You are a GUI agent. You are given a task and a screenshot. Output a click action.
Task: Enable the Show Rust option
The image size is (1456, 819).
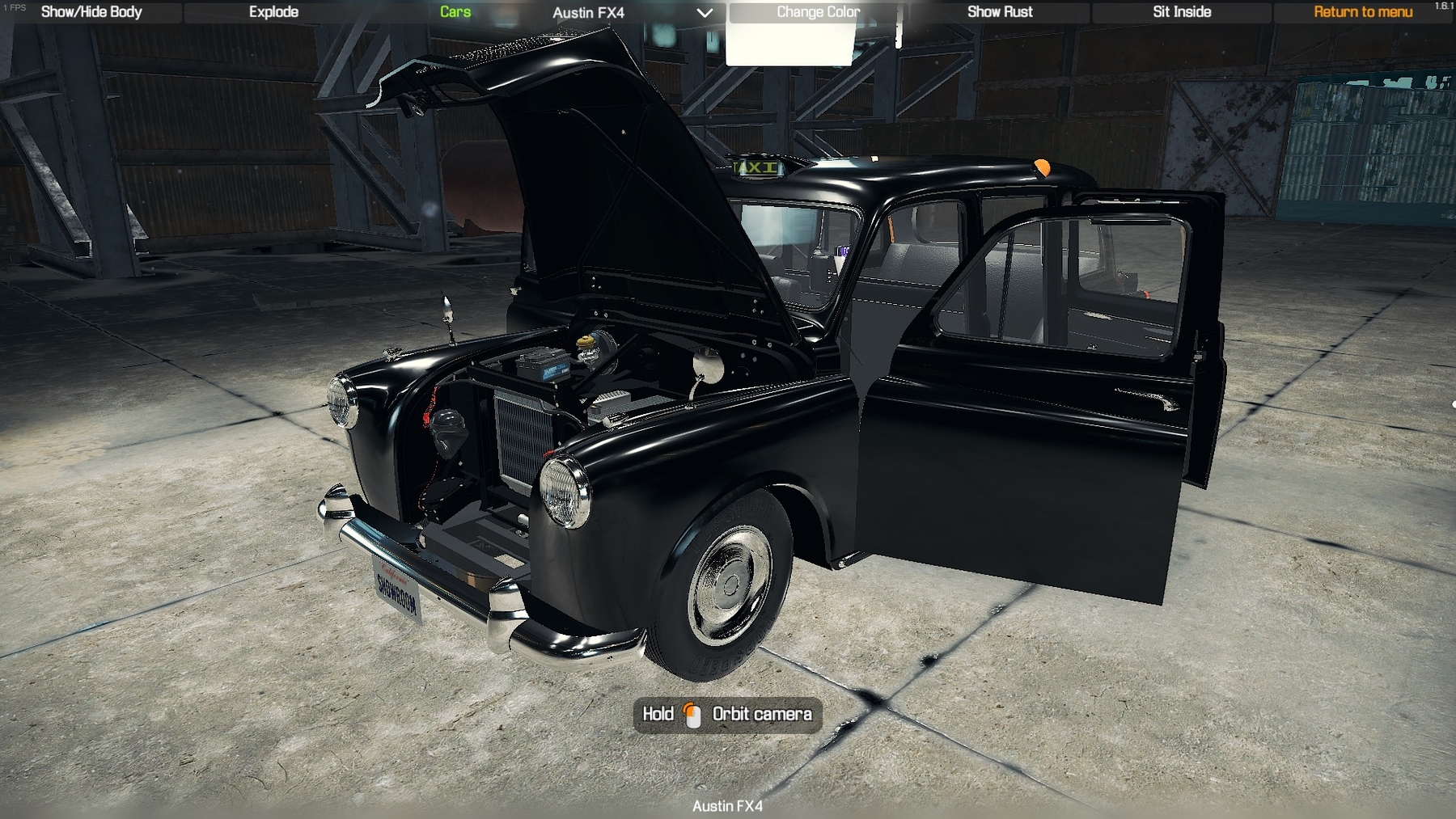point(1000,12)
